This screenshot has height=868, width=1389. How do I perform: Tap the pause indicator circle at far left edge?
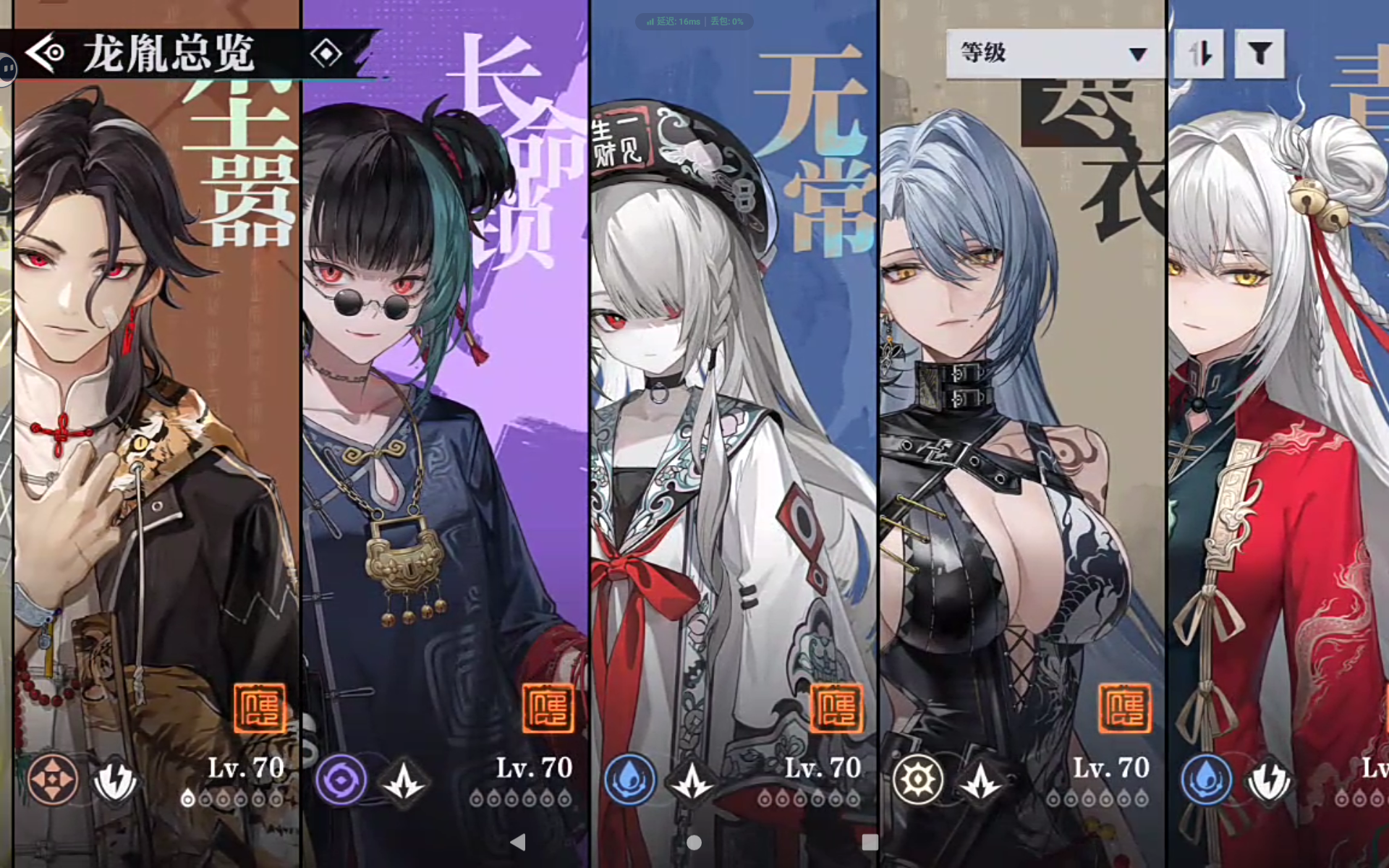click(x=7, y=69)
